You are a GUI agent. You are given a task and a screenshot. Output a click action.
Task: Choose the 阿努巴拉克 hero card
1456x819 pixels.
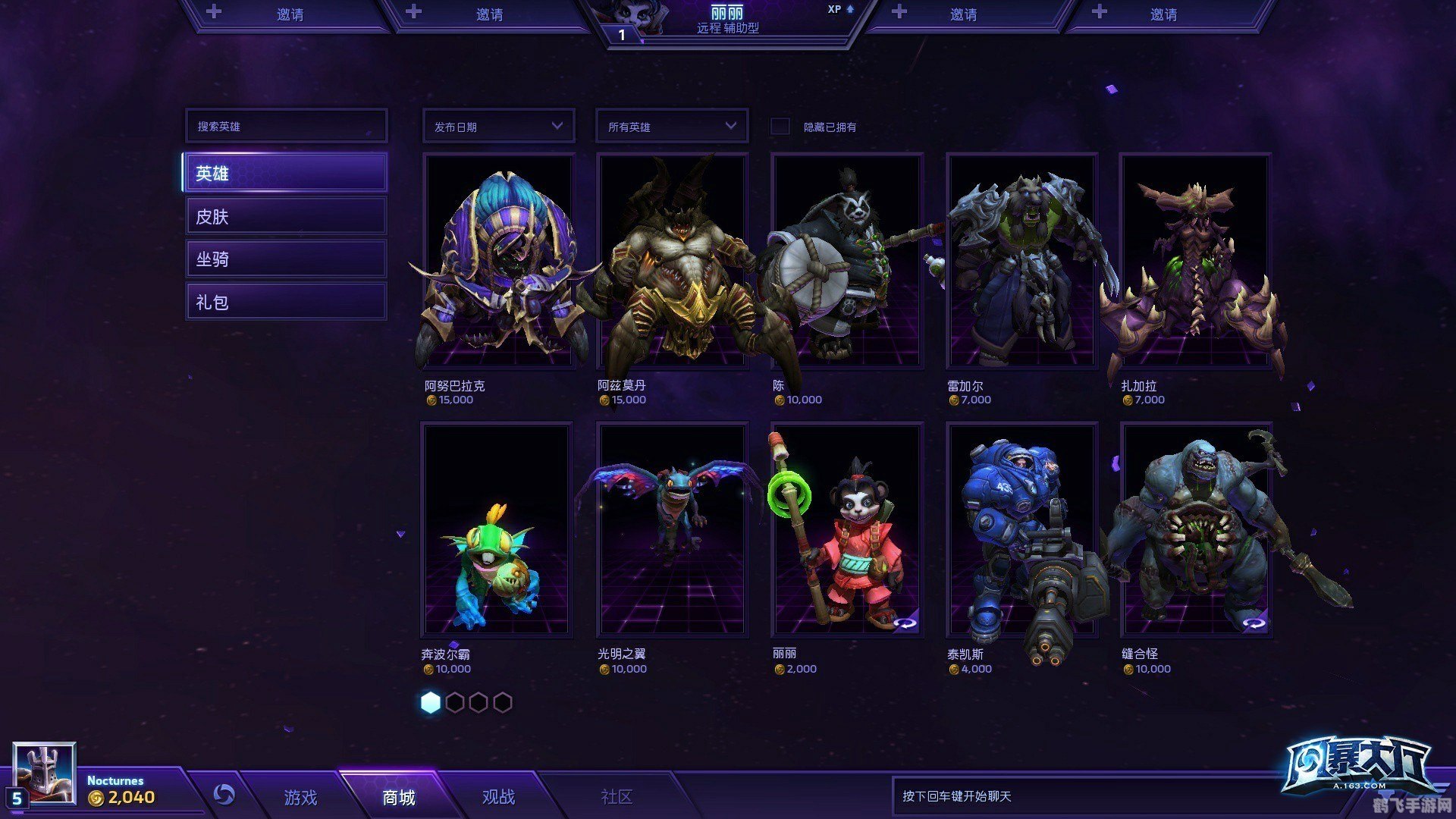tap(498, 262)
